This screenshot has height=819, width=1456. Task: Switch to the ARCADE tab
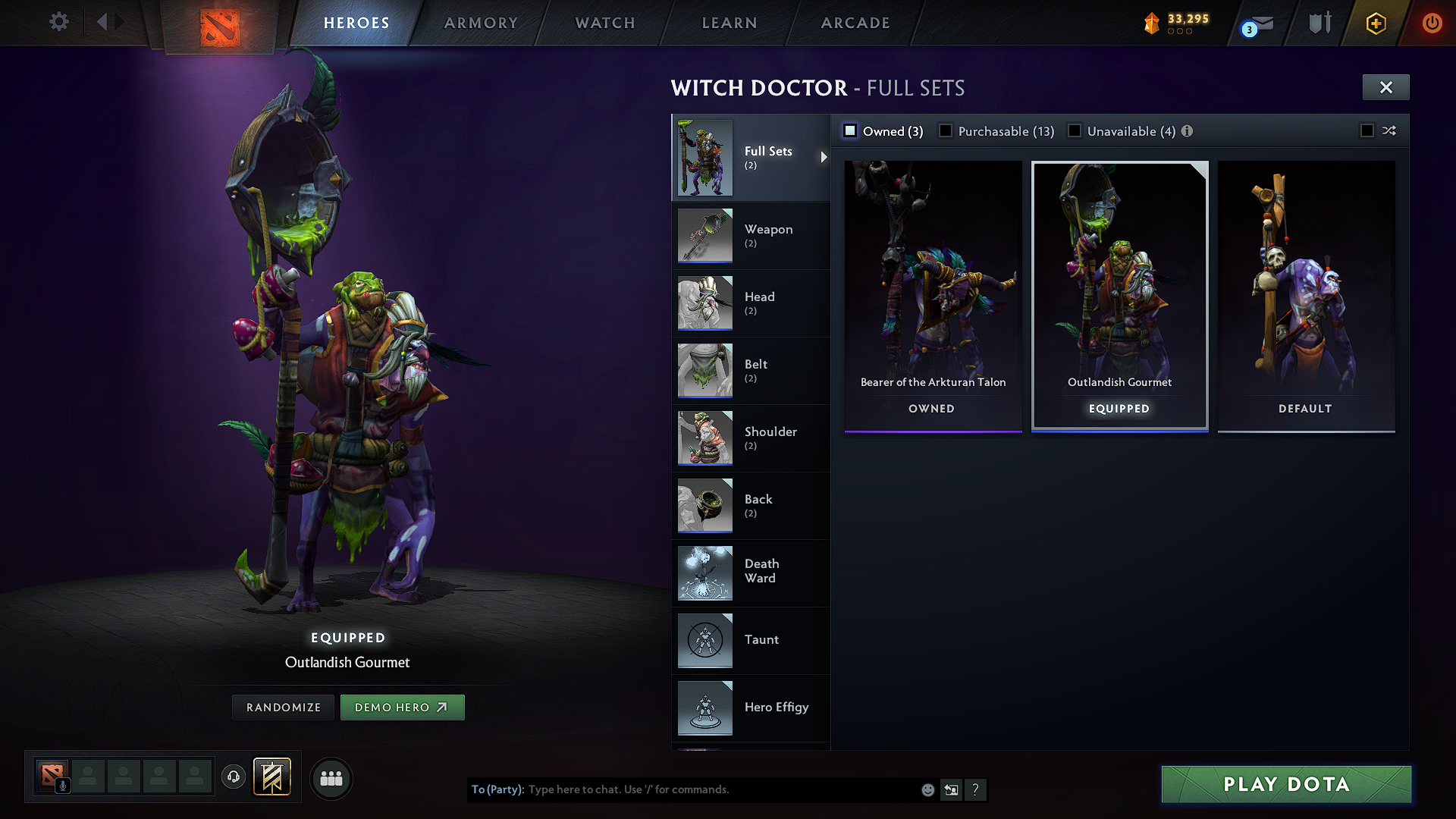pyautogui.click(x=855, y=23)
